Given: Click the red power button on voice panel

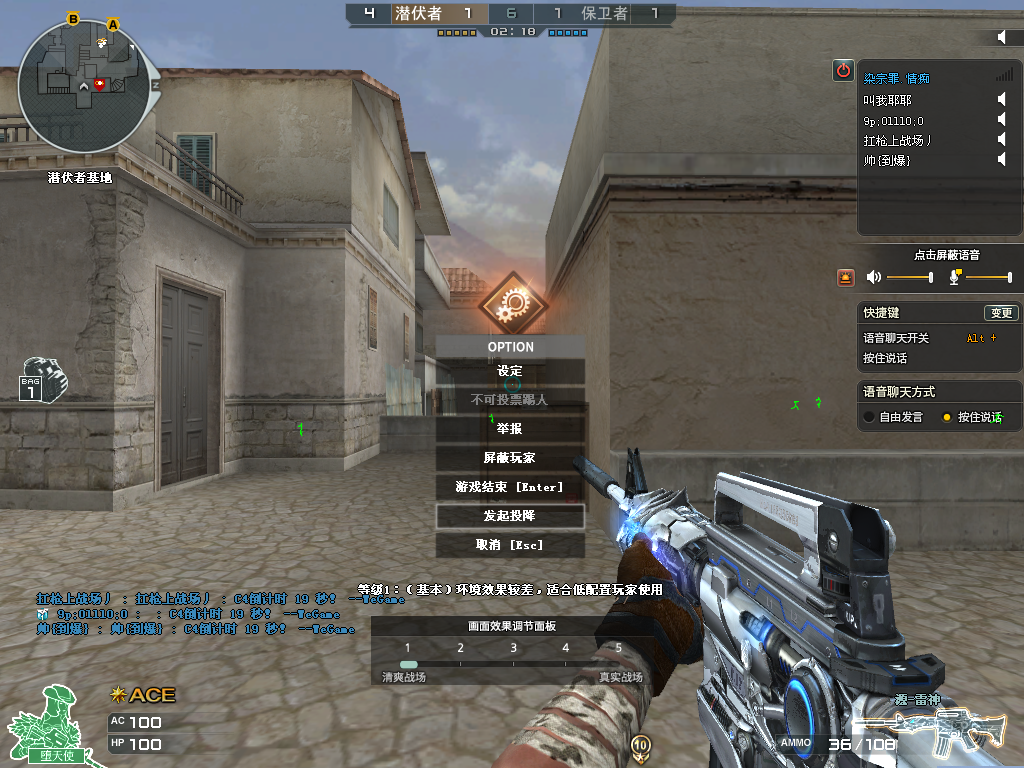Looking at the screenshot, I should click(x=843, y=70).
